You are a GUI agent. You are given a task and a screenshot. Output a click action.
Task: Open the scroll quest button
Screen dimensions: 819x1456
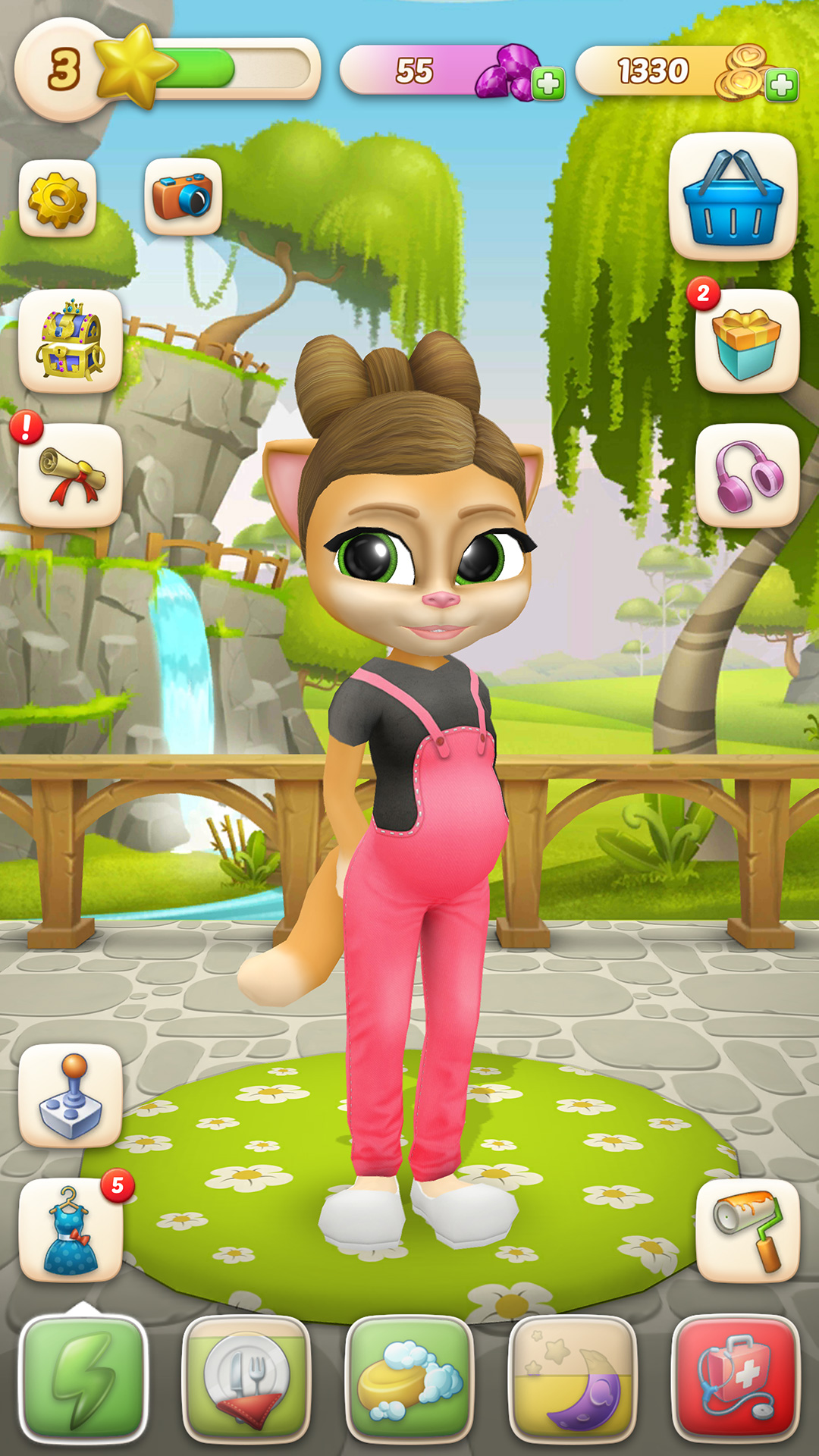pos(71,475)
